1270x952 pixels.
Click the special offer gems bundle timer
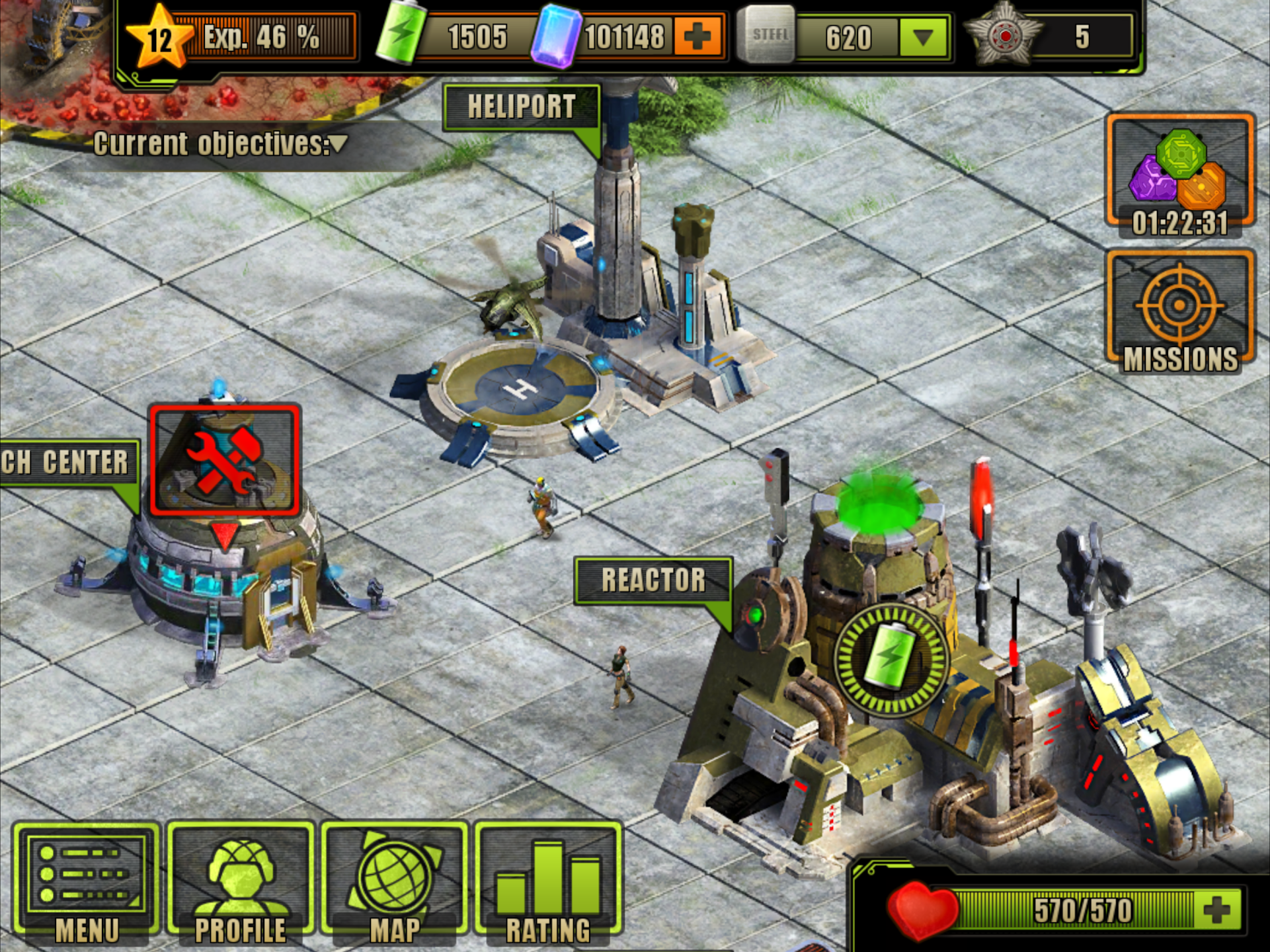click(x=1179, y=172)
